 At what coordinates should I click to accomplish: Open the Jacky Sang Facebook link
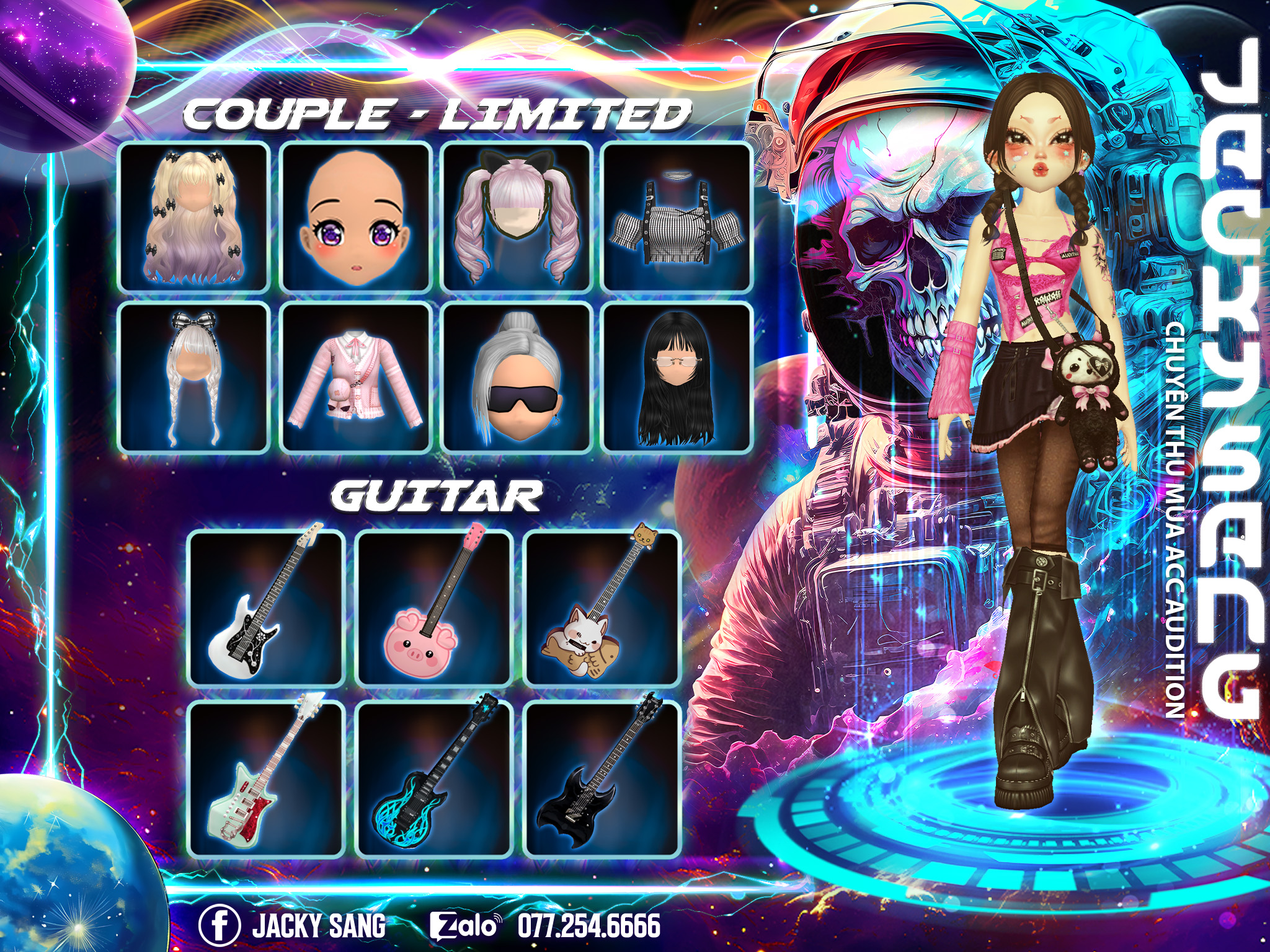pyautogui.click(x=293, y=925)
